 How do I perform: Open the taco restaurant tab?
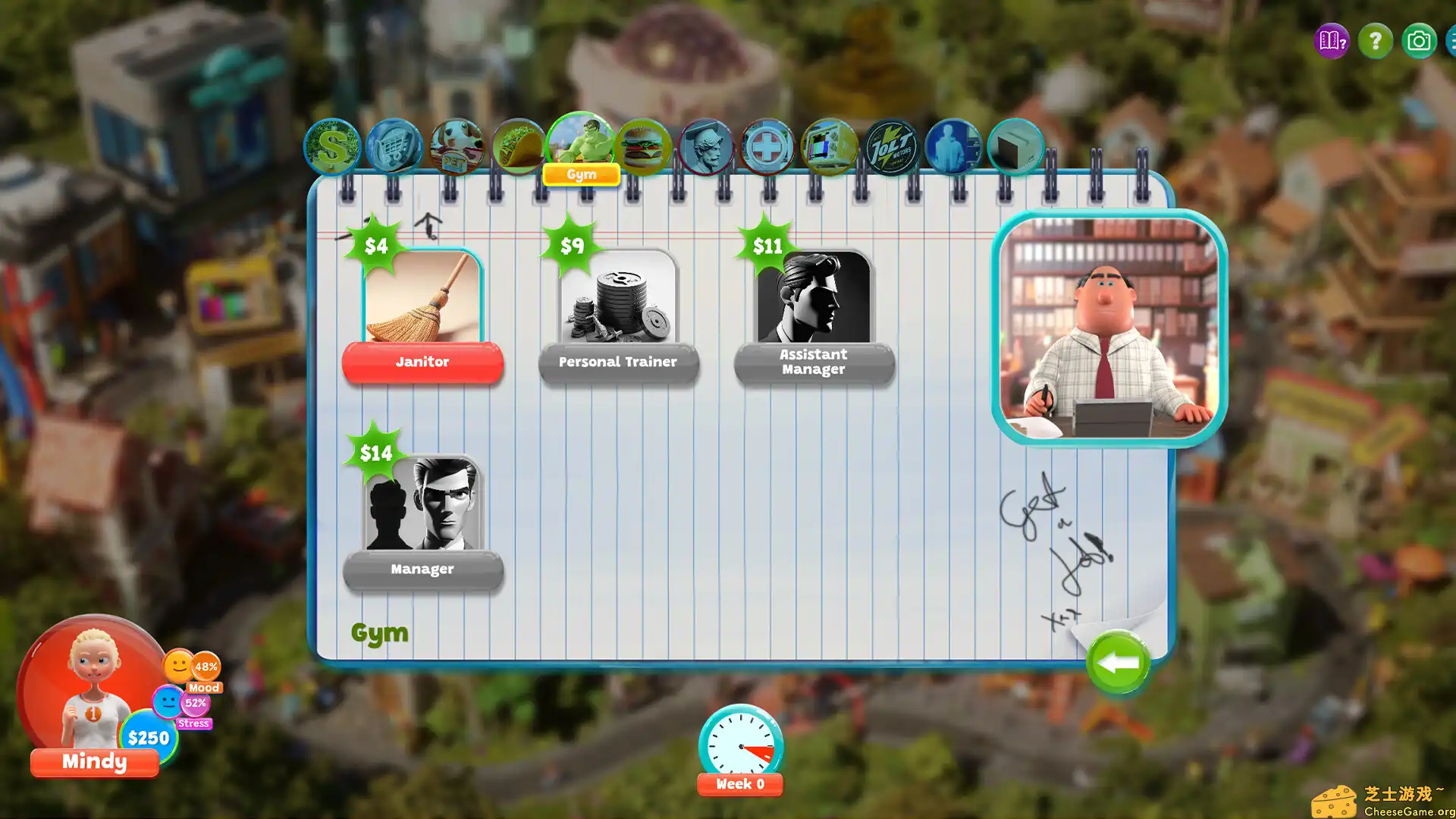tap(519, 146)
